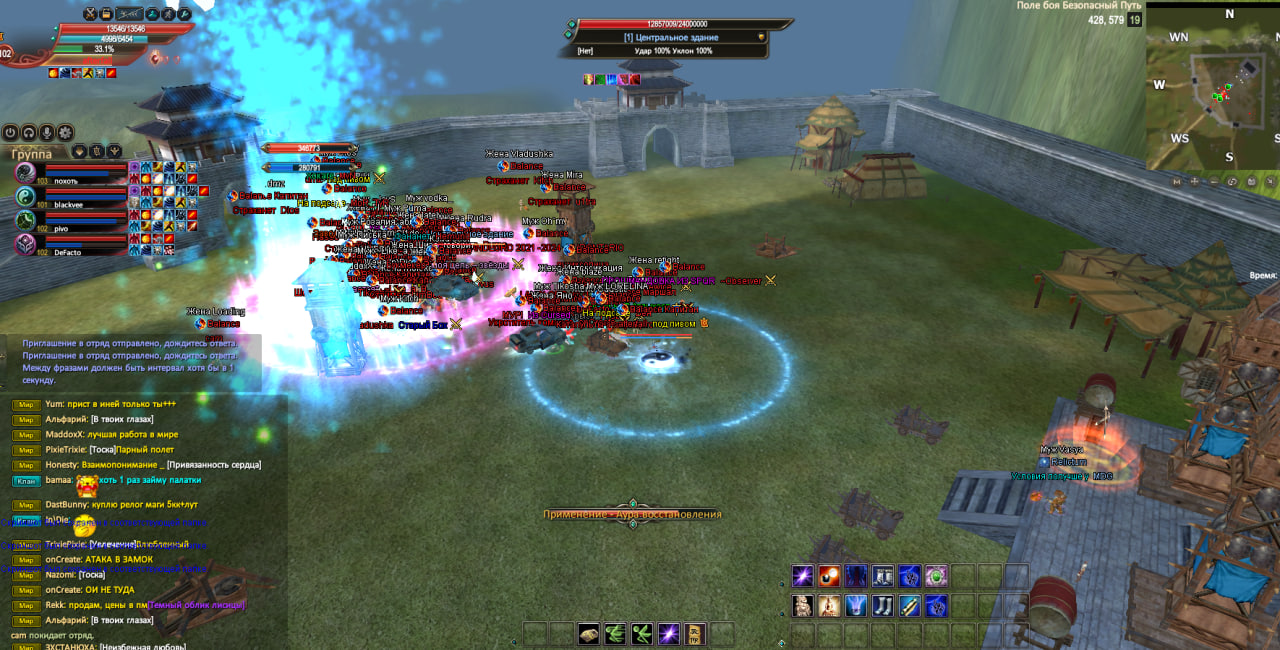Screen dimensions: 1280x650
Task: Click the crossed swords icon above health
Action: point(90,14)
